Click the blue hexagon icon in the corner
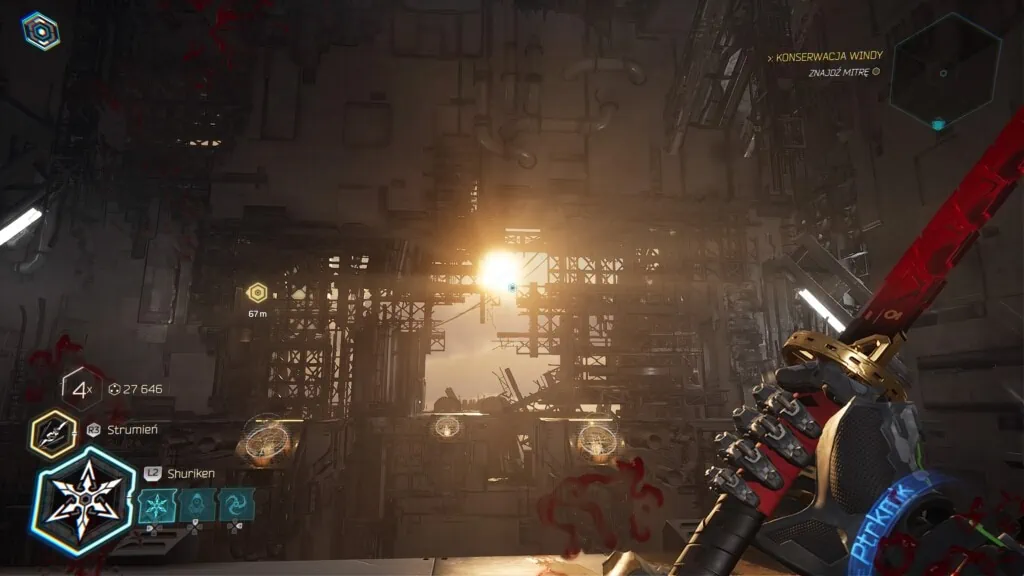The height and width of the screenshot is (576, 1024). click(40, 31)
